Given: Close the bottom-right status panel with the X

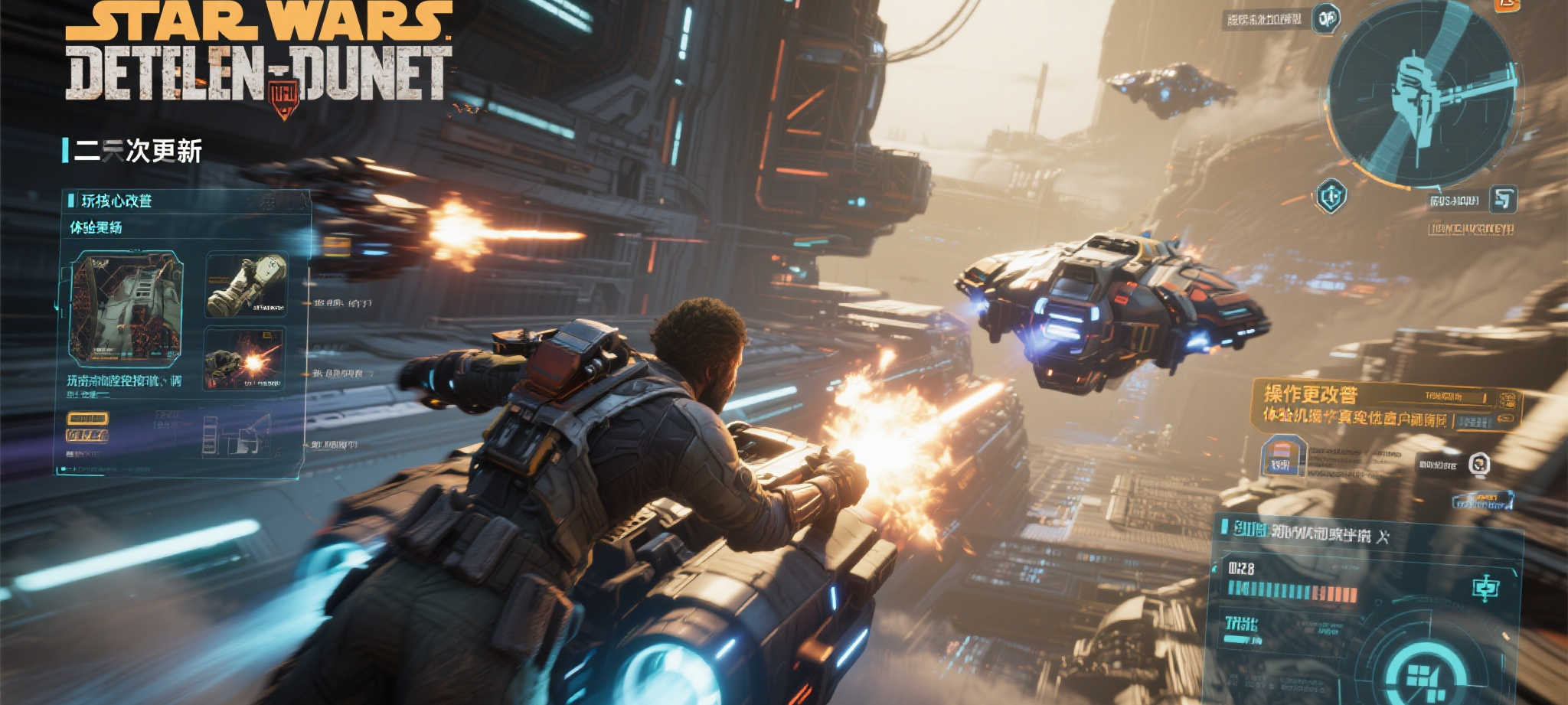Looking at the screenshot, I should (x=1383, y=537).
